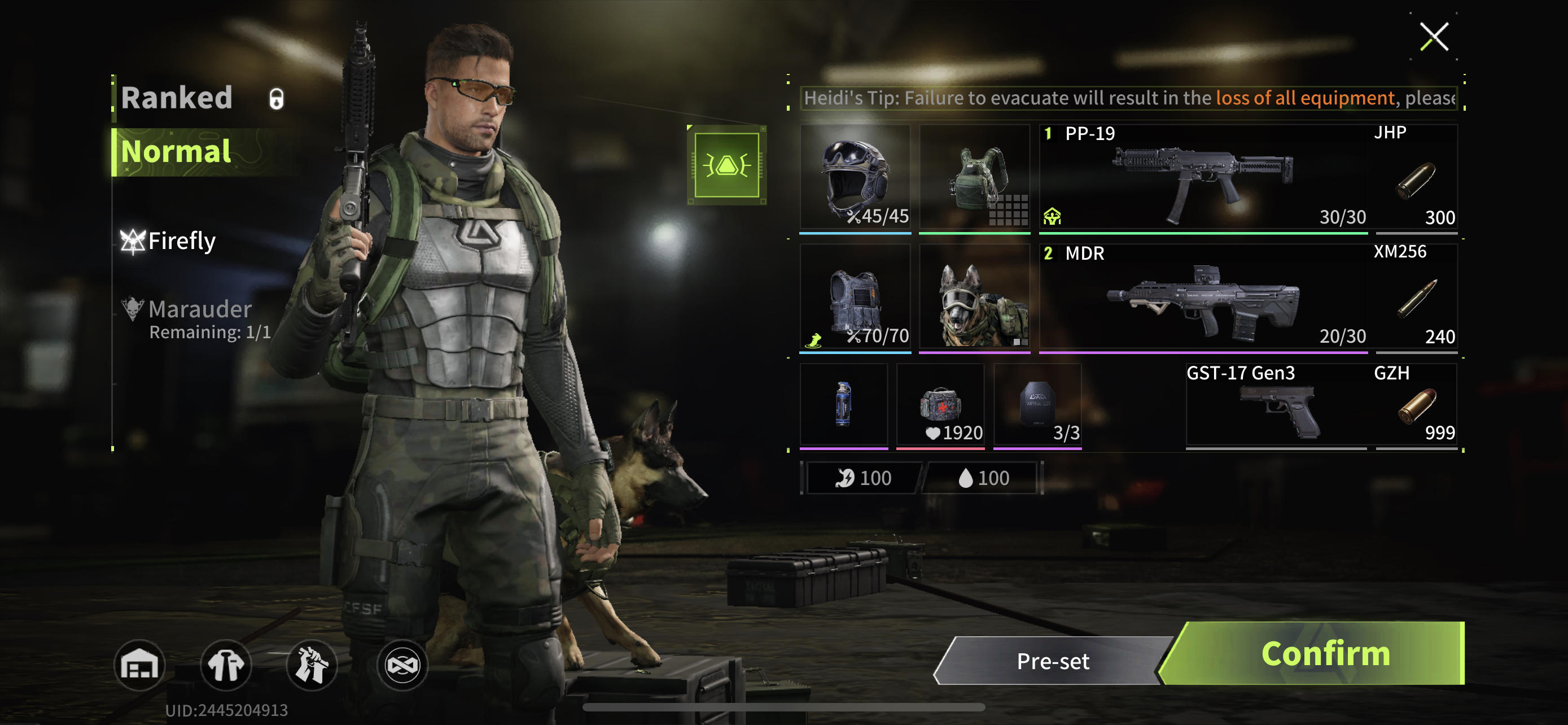Select the body armor vest slot
Image resolution: width=1568 pixels, height=725 pixels.
(x=855, y=297)
